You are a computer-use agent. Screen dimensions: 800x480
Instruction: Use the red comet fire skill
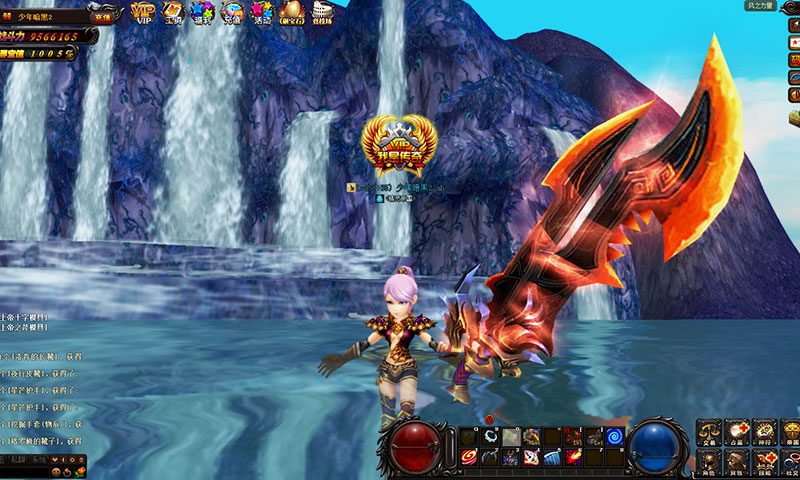click(x=572, y=457)
